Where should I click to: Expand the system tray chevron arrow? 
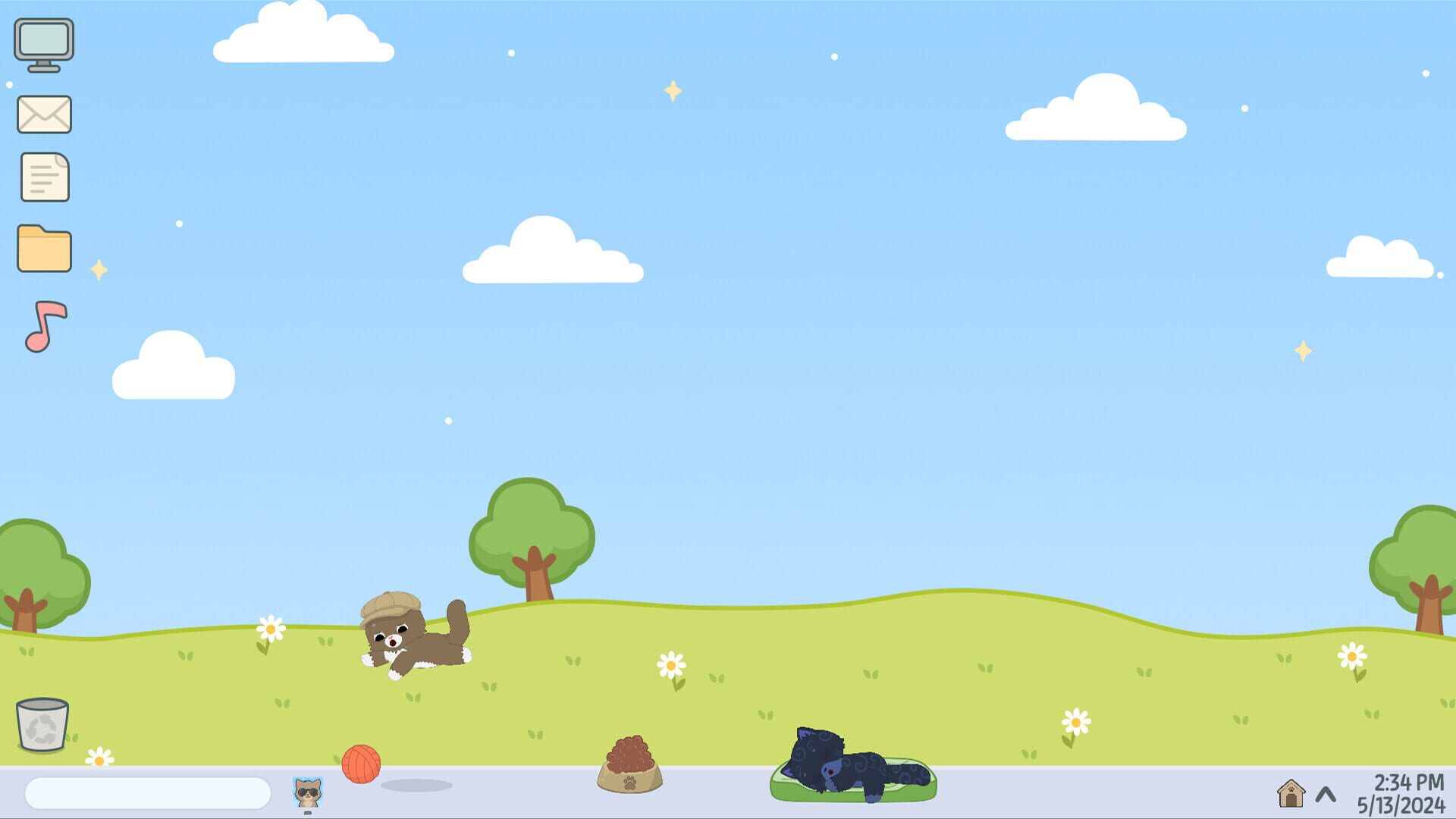(1326, 792)
